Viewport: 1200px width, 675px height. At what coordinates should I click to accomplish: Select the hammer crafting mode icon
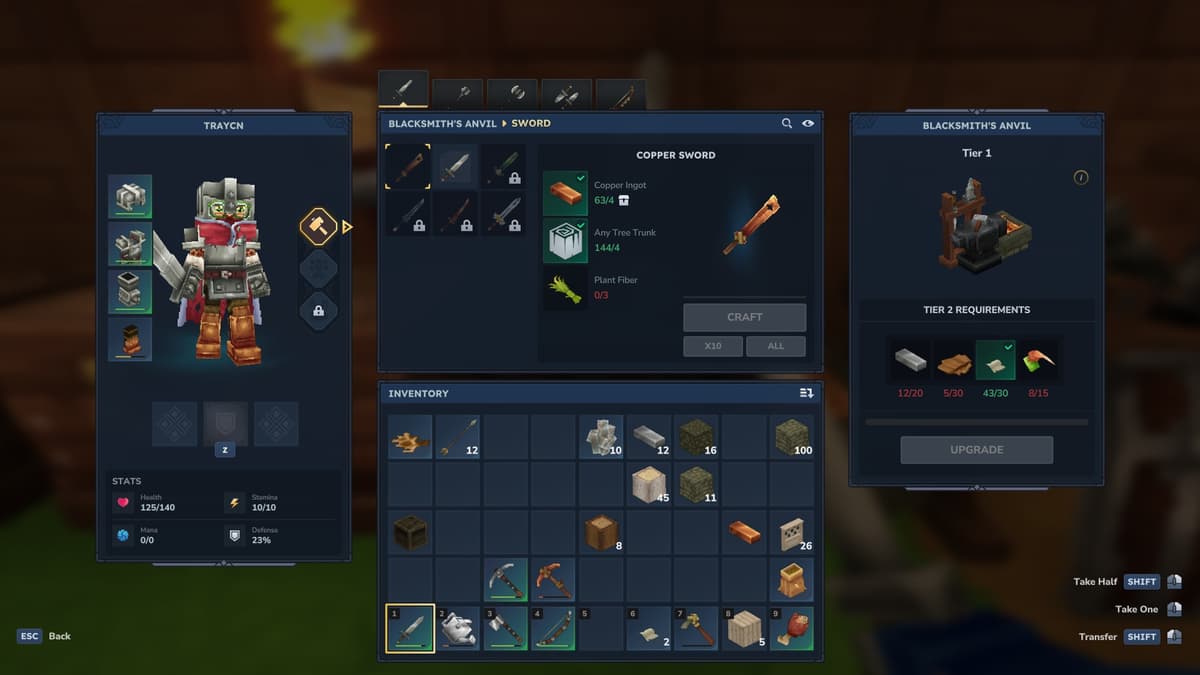[x=318, y=227]
